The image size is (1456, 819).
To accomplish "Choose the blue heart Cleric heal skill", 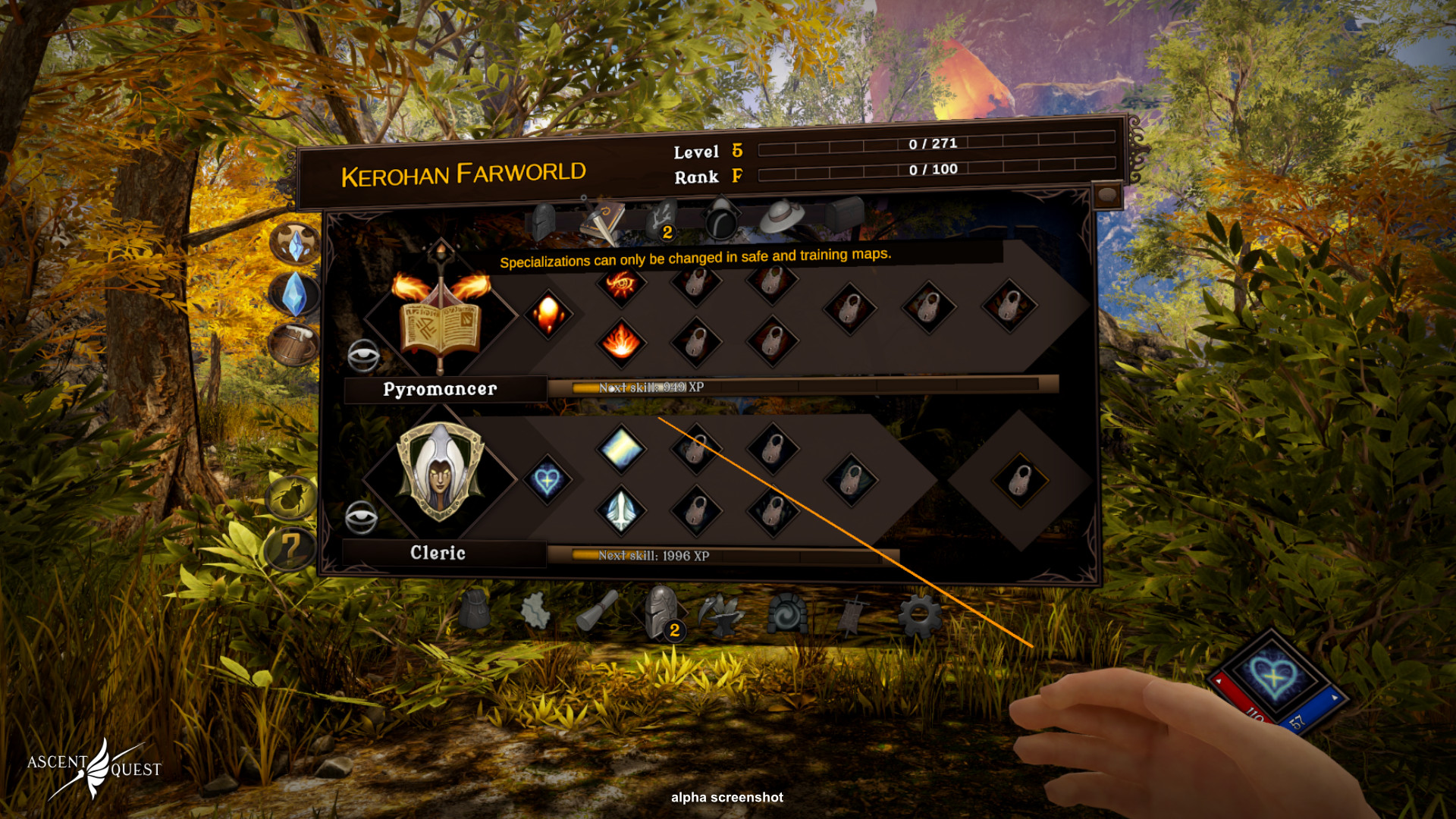I will tap(547, 480).
